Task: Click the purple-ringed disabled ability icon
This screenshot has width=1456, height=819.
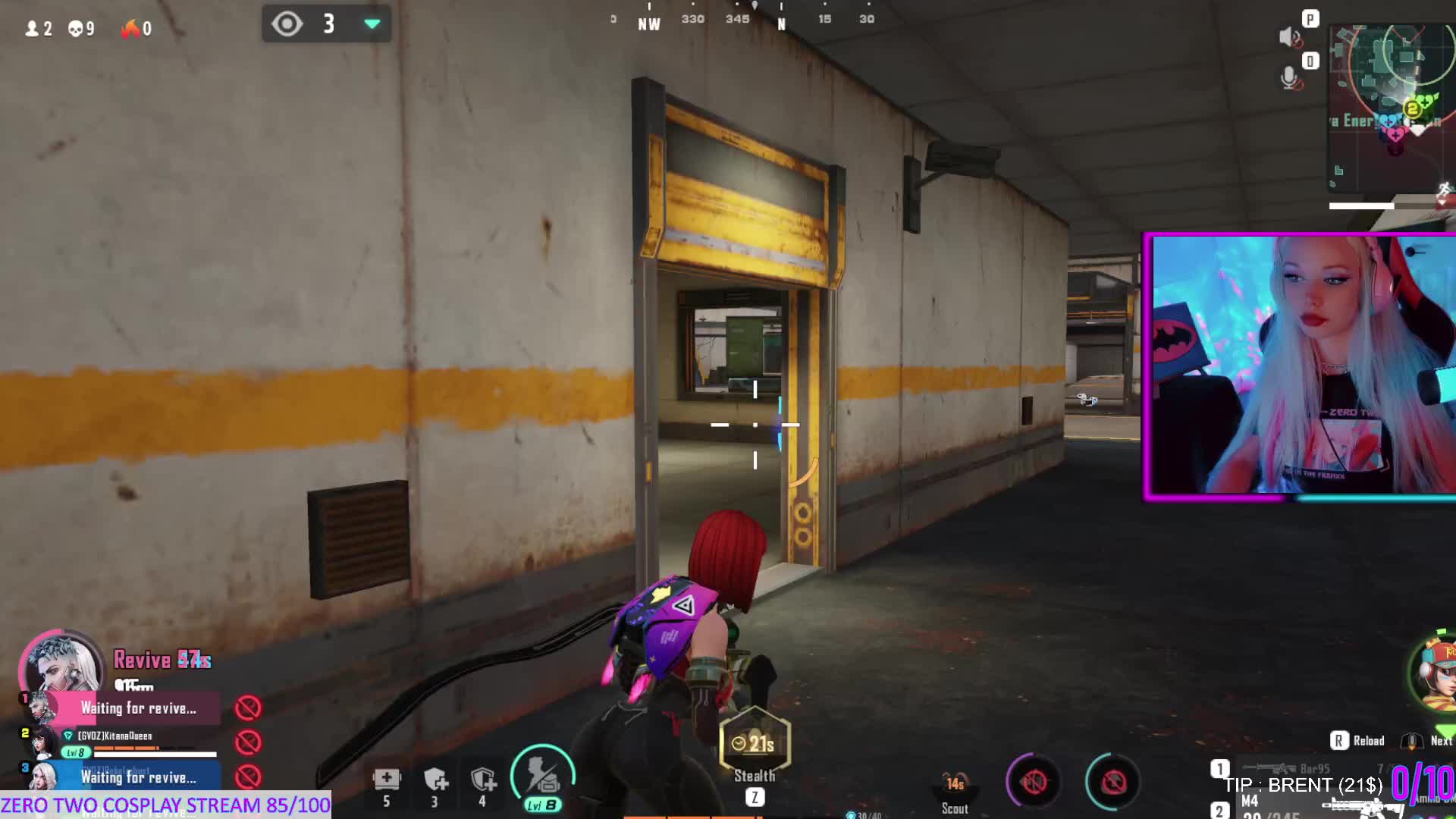Action: (1034, 782)
